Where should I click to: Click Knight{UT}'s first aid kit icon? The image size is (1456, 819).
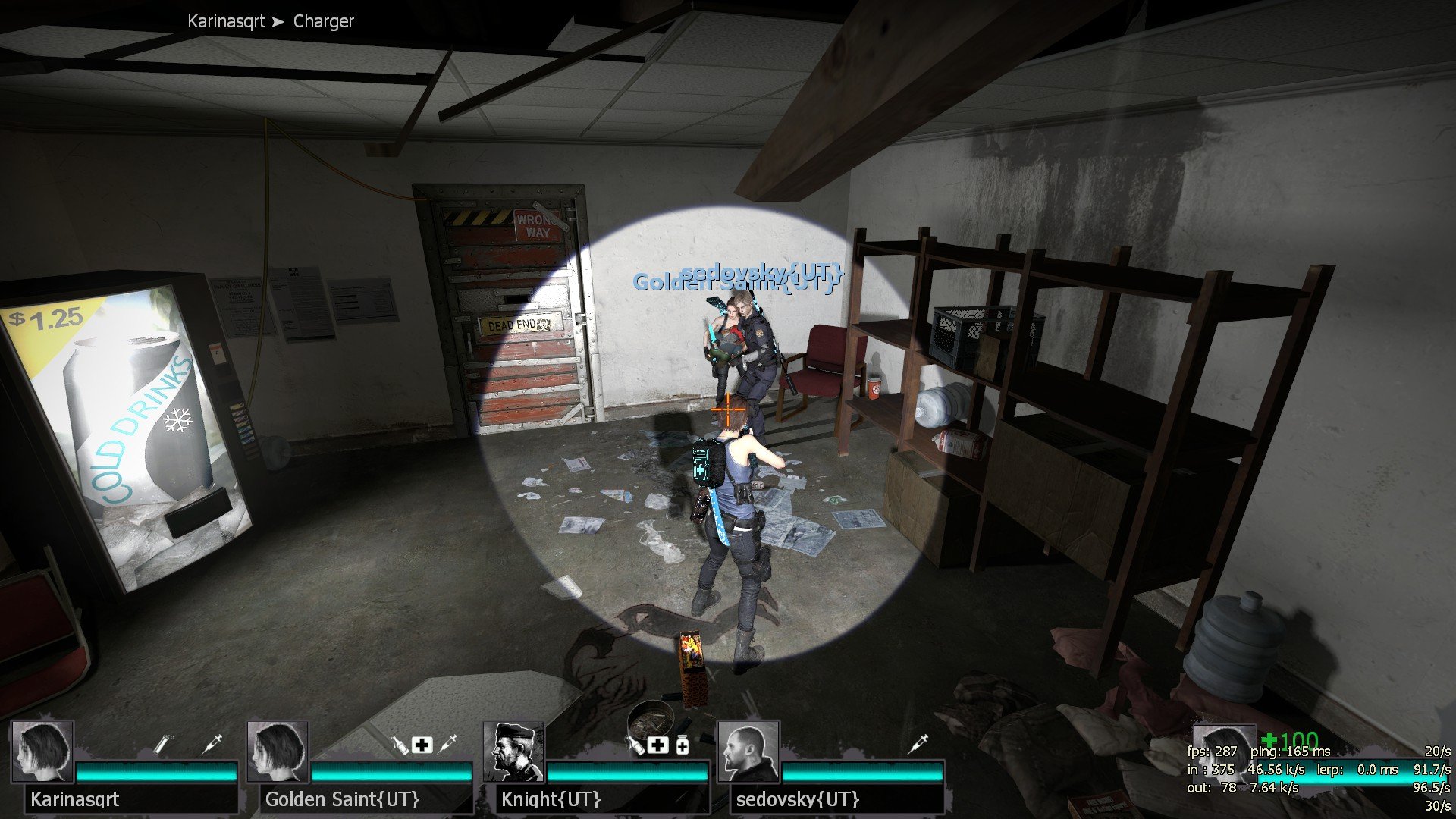point(658,745)
